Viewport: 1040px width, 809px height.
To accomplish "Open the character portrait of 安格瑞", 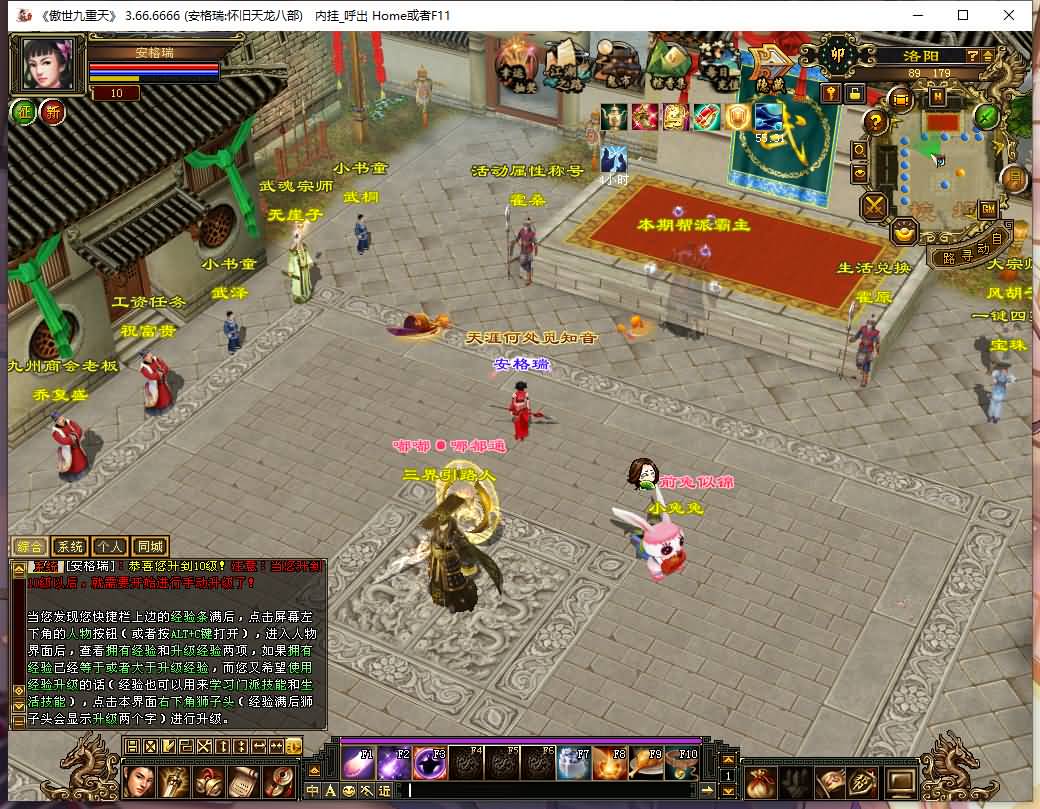I will (47, 64).
